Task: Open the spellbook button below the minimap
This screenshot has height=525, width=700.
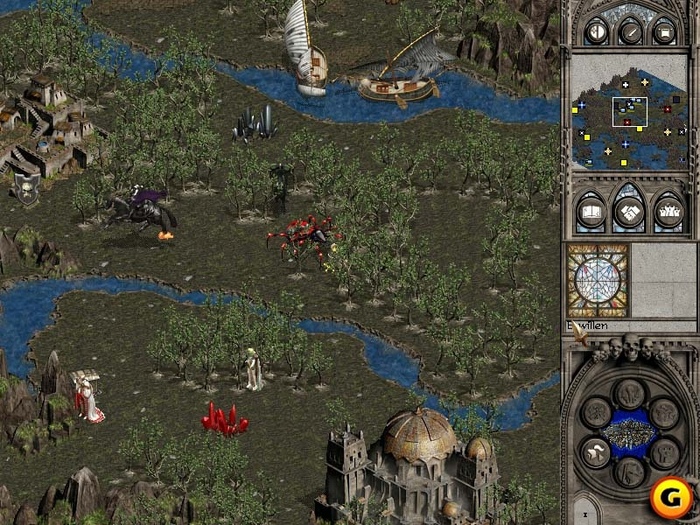Action: (593, 210)
